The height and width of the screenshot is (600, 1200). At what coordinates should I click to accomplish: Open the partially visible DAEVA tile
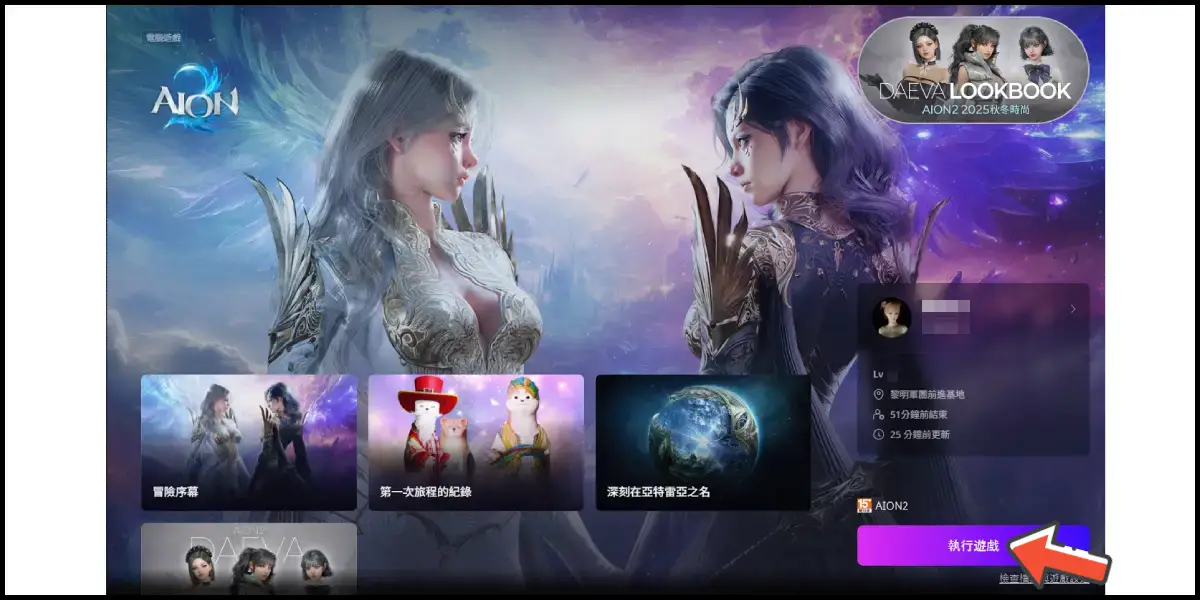tap(249, 558)
